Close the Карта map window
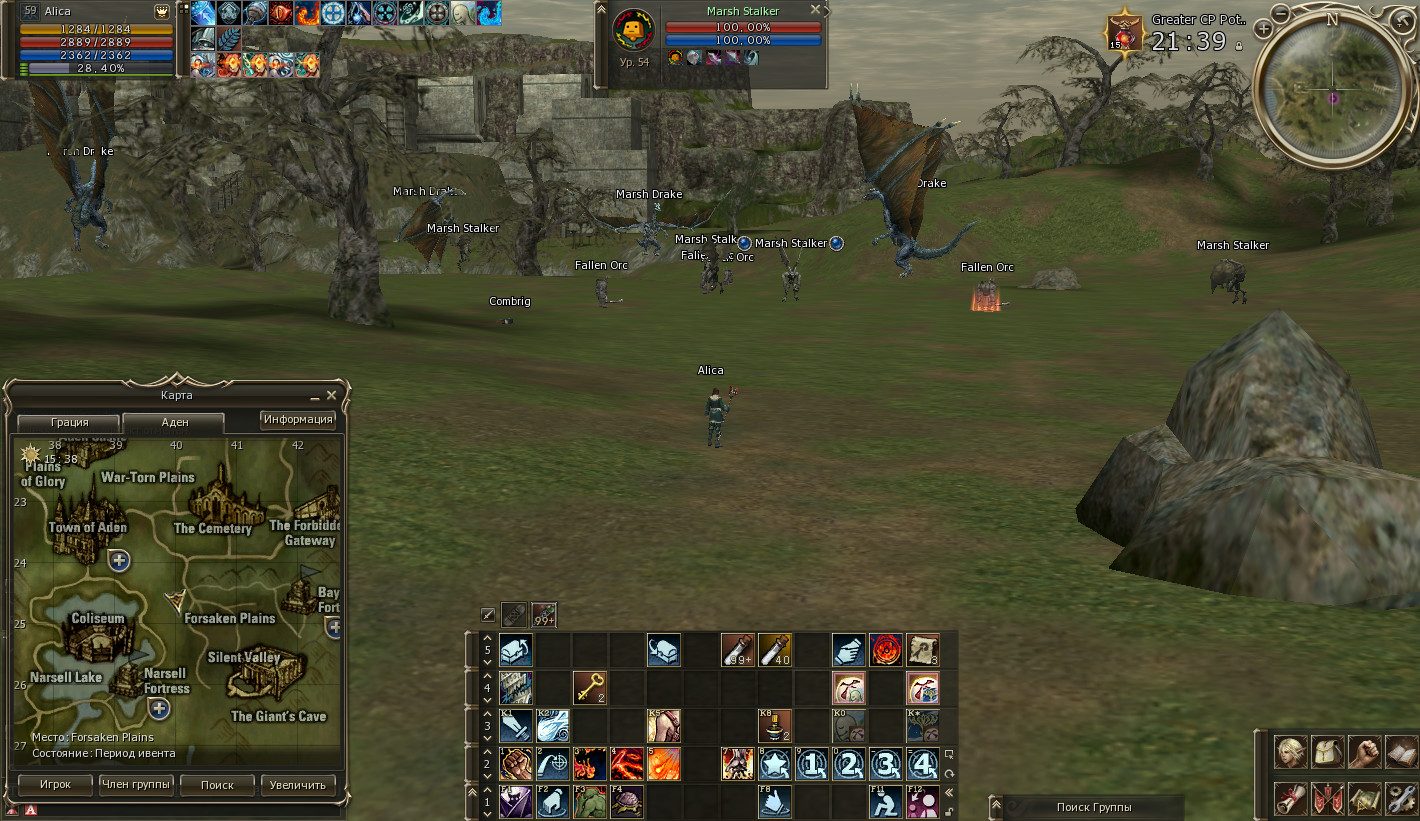1420x821 pixels. pos(332,395)
